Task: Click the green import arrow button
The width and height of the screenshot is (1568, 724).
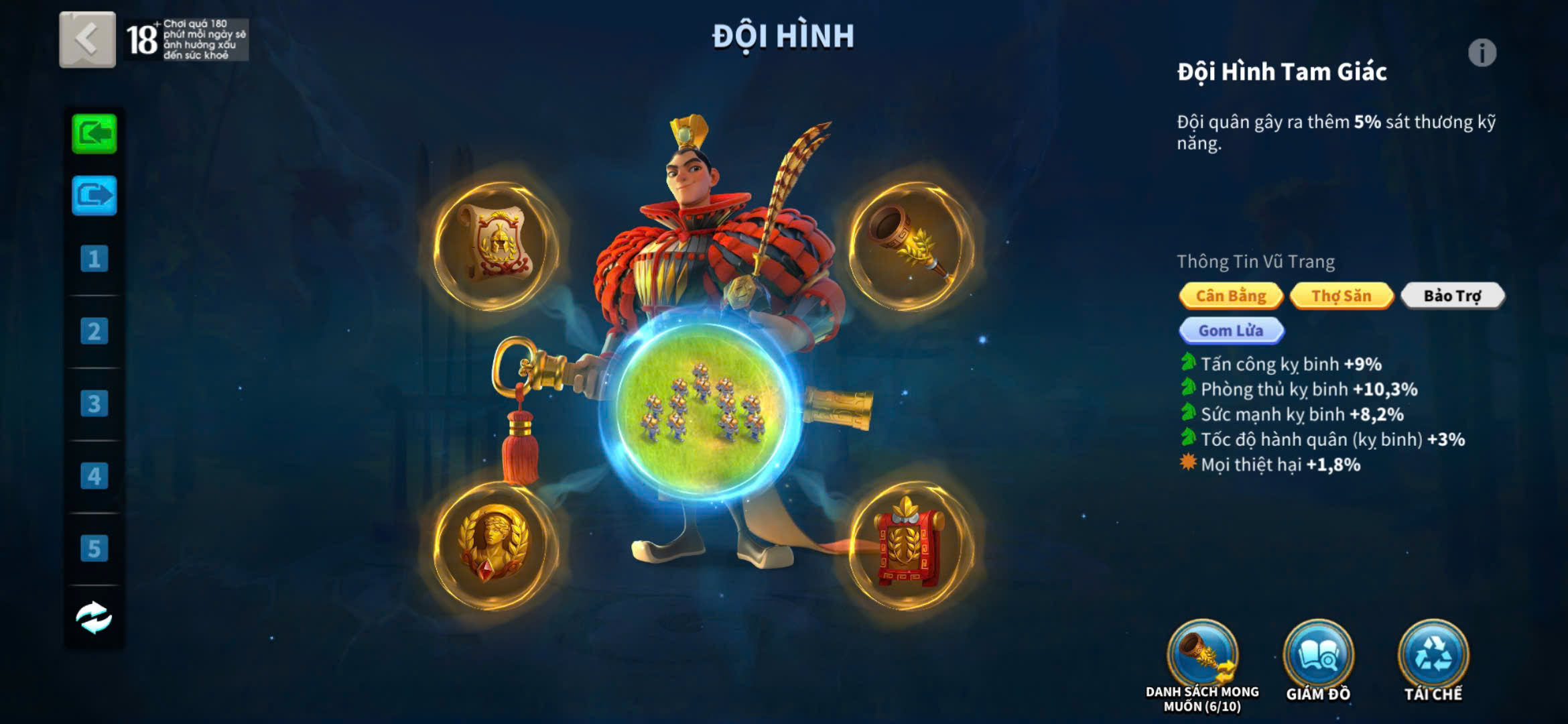Action: tap(94, 134)
